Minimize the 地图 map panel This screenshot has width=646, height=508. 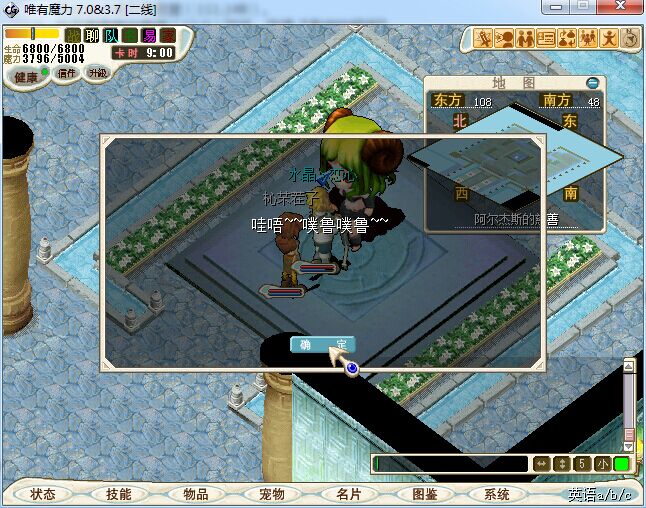coord(592,83)
